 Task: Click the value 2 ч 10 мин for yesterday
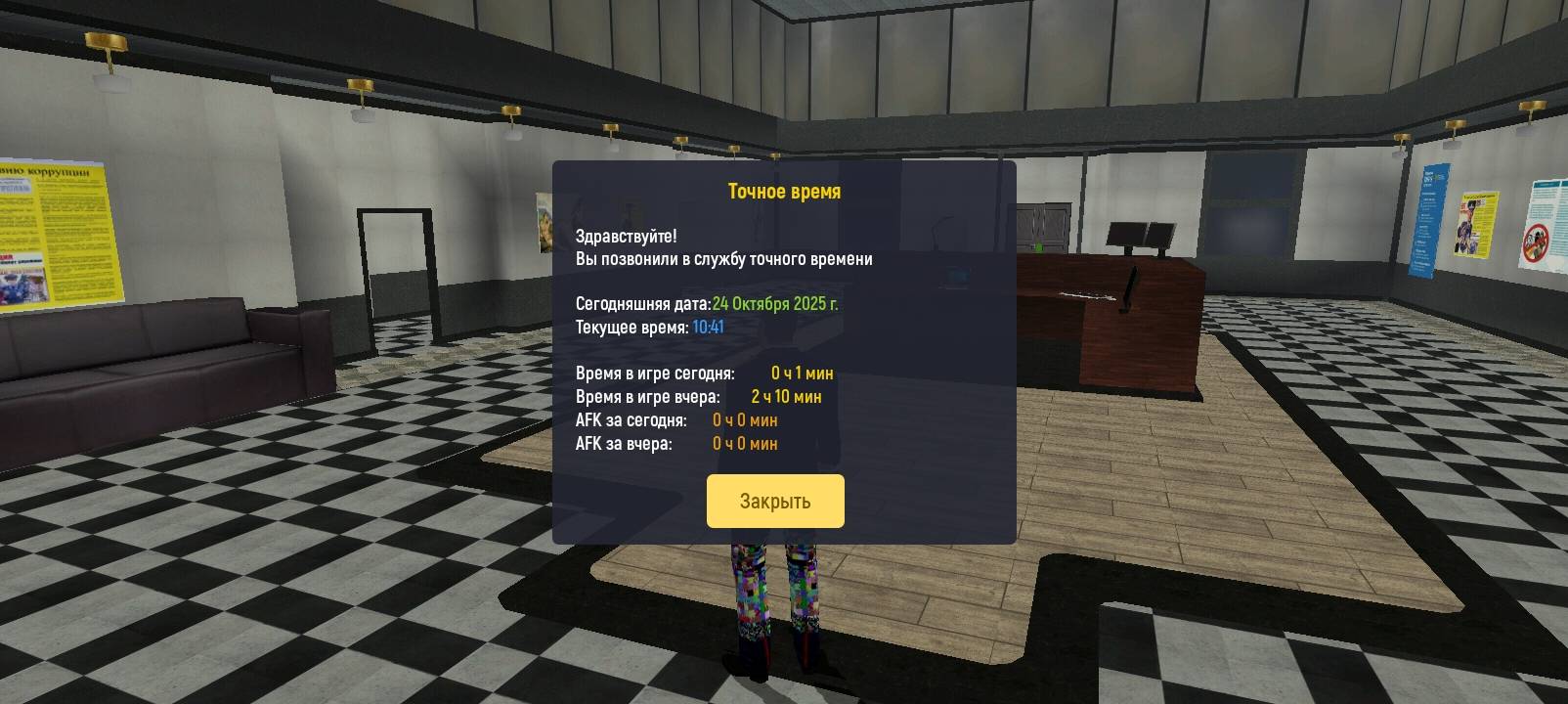click(788, 396)
